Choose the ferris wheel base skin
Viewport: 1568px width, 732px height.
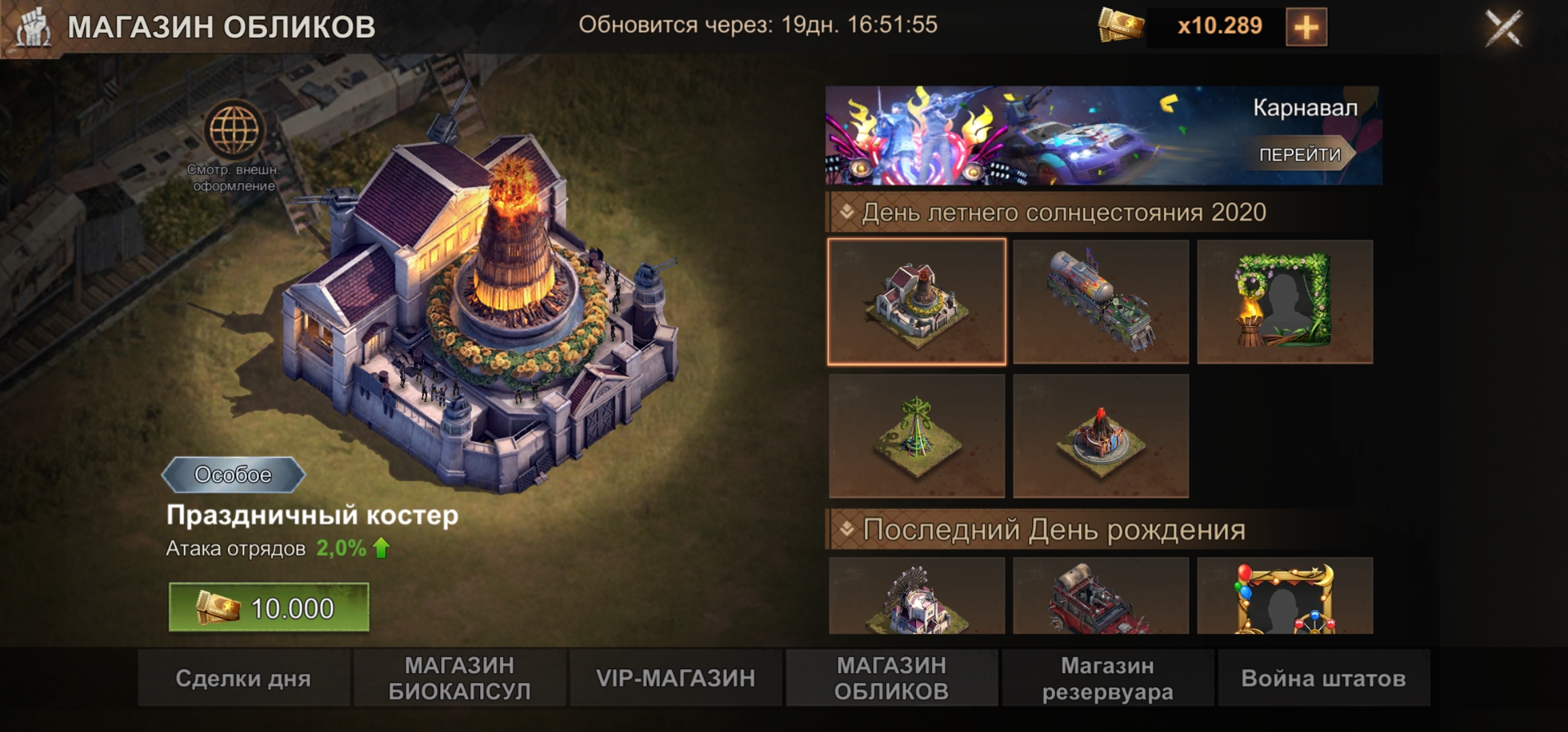click(916, 596)
